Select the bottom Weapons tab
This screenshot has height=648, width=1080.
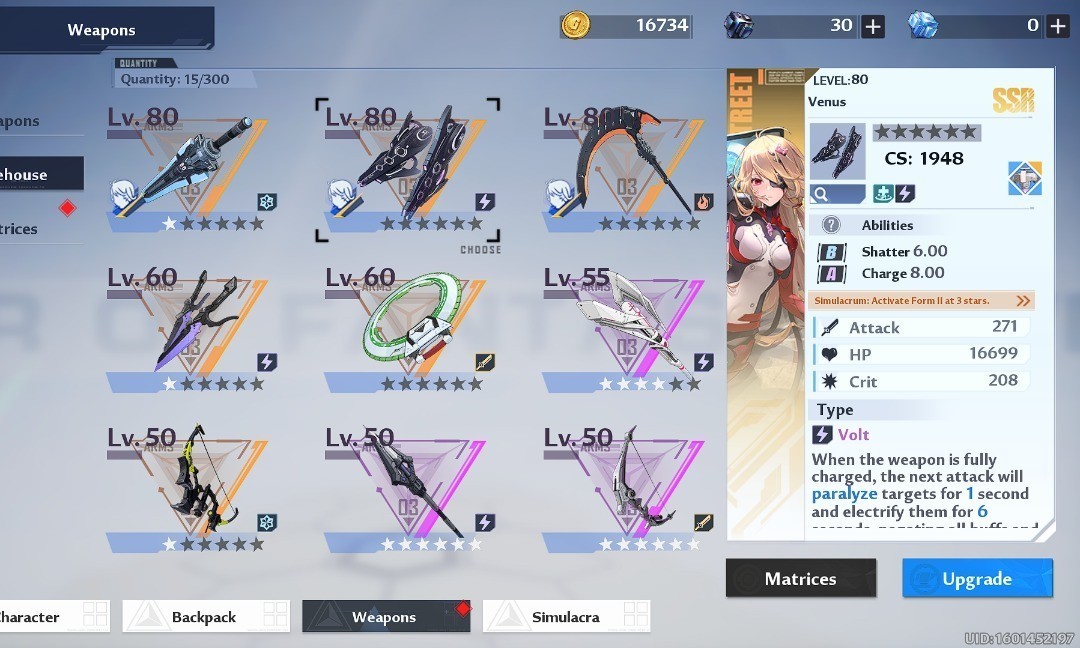(x=385, y=617)
